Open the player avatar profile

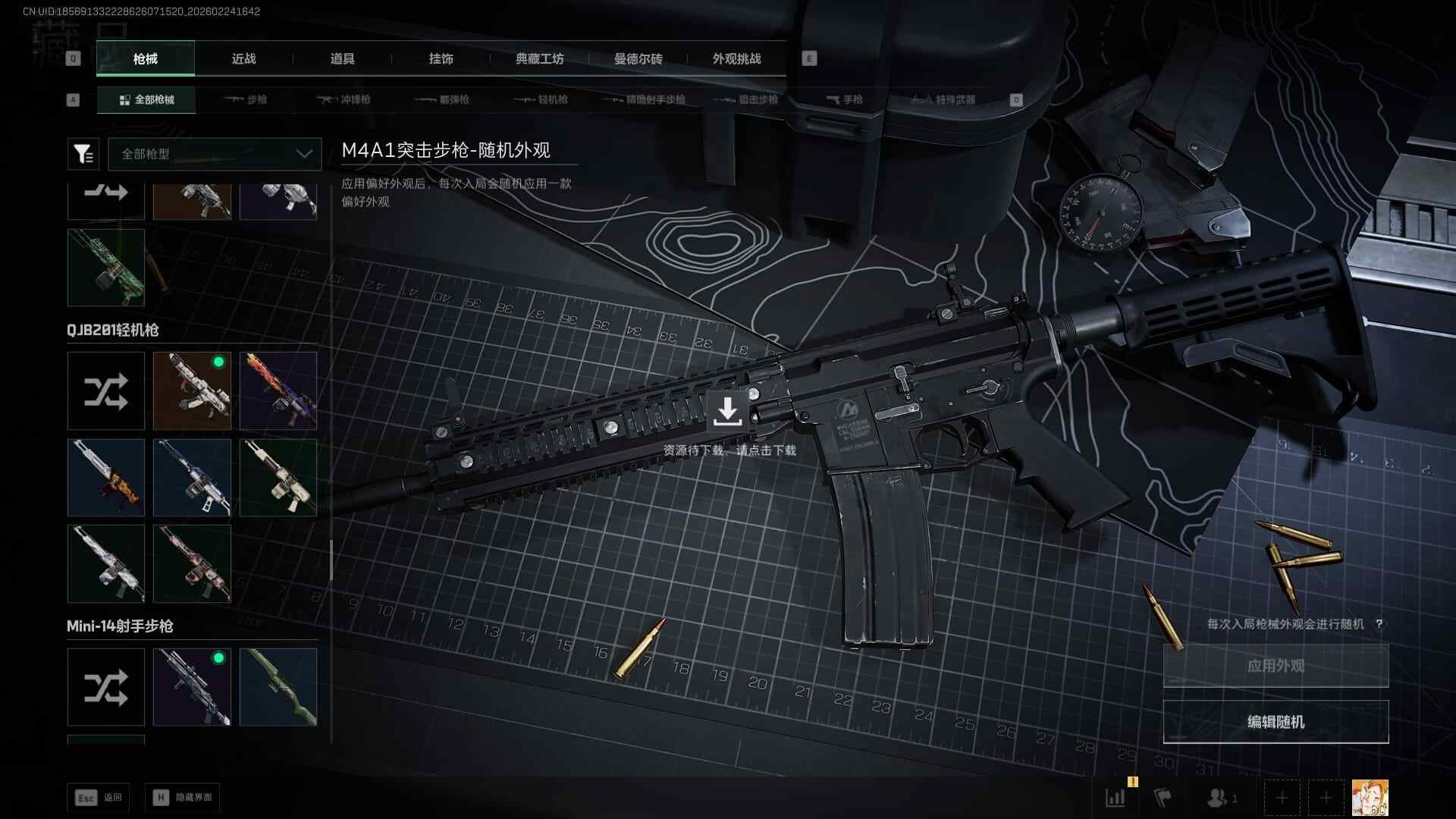tap(1370, 798)
